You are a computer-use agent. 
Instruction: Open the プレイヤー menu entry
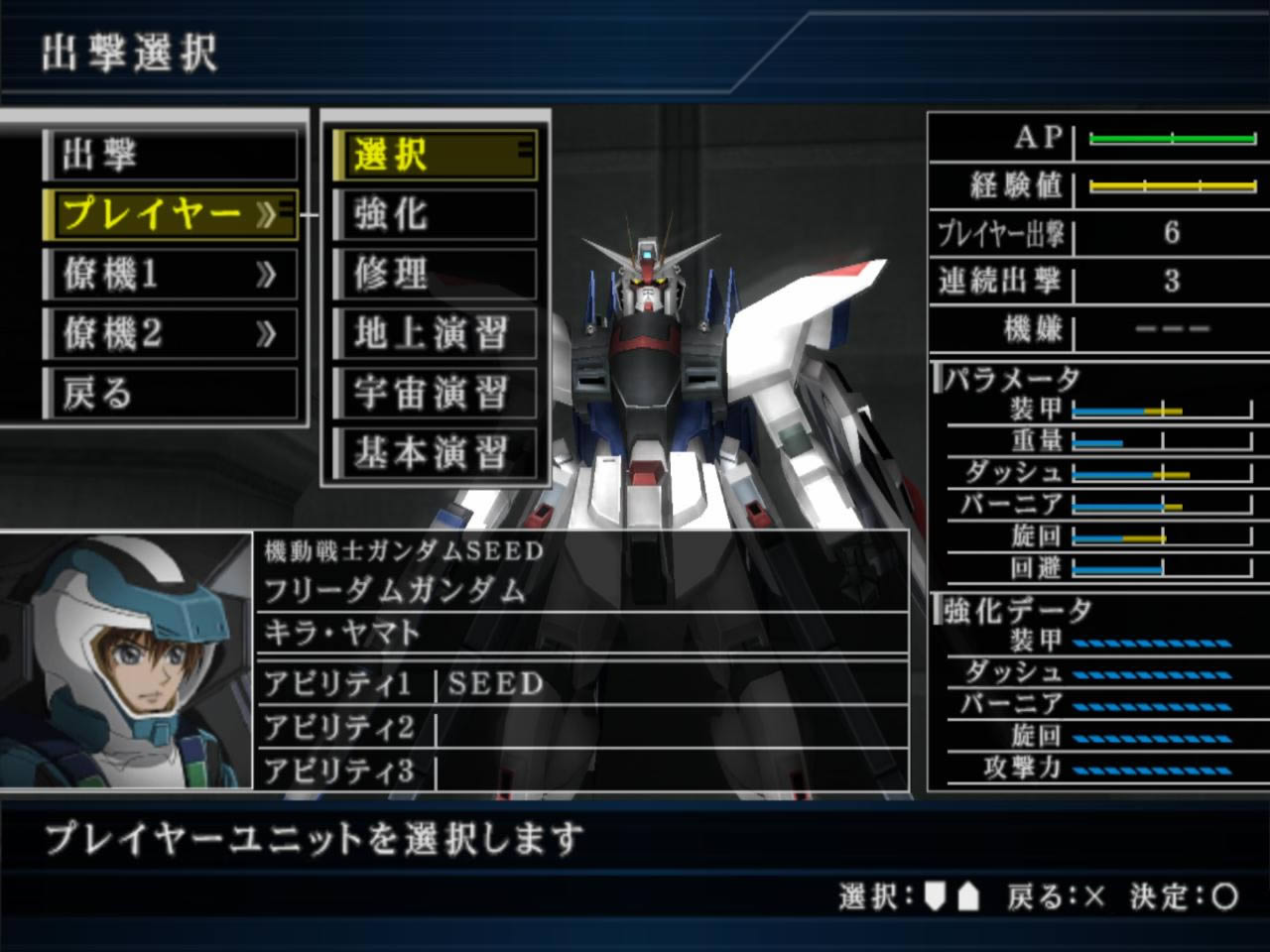(x=170, y=214)
